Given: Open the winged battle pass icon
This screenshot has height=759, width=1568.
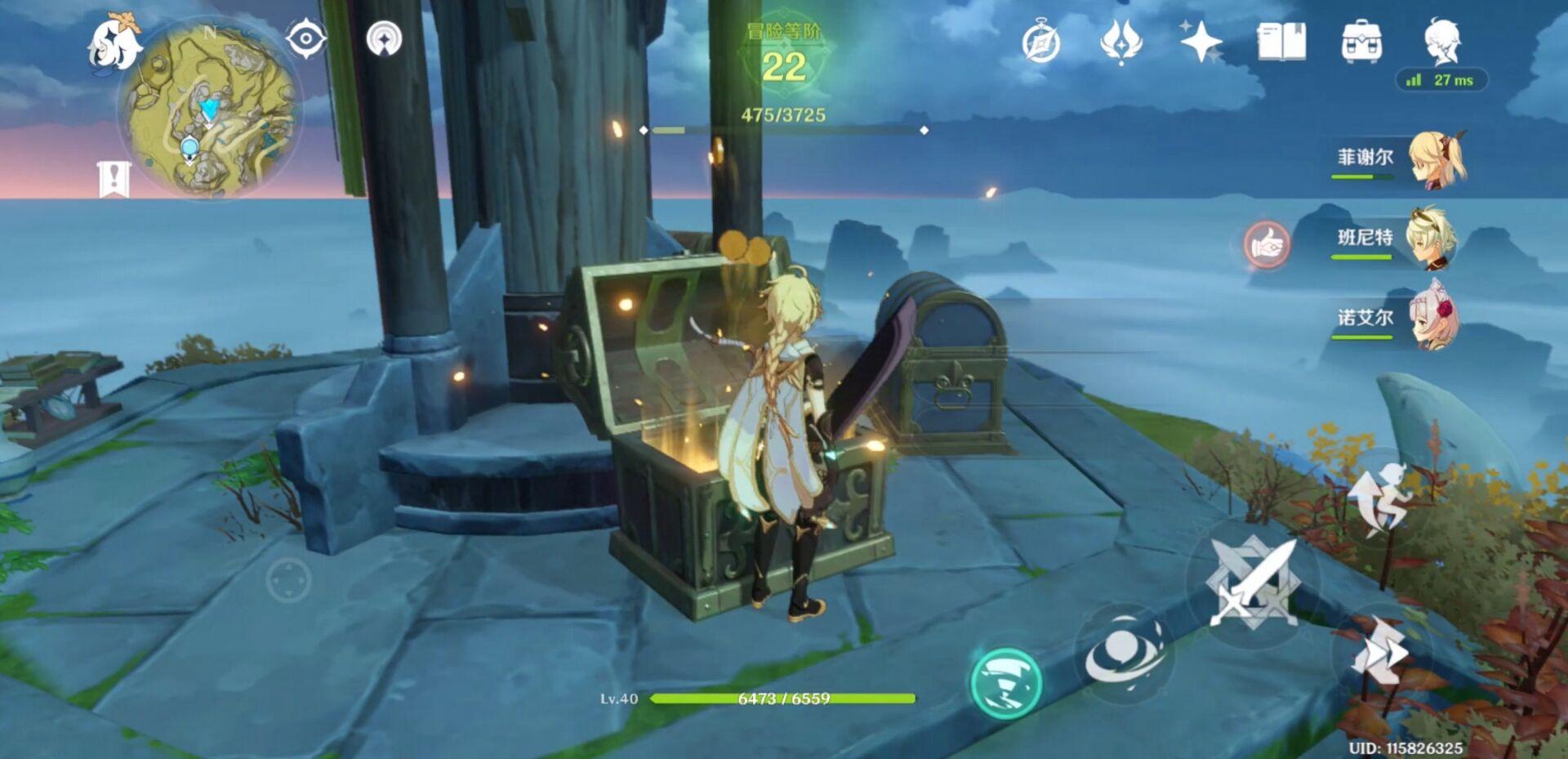Looking at the screenshot, I should click(x=1120, y=41).
